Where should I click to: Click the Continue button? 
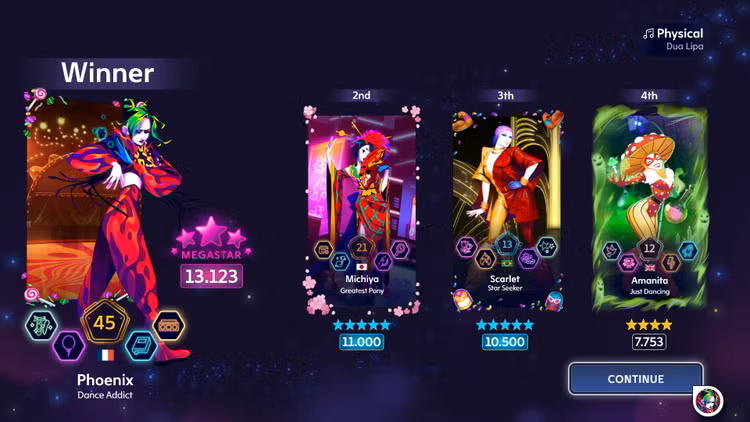635,379
